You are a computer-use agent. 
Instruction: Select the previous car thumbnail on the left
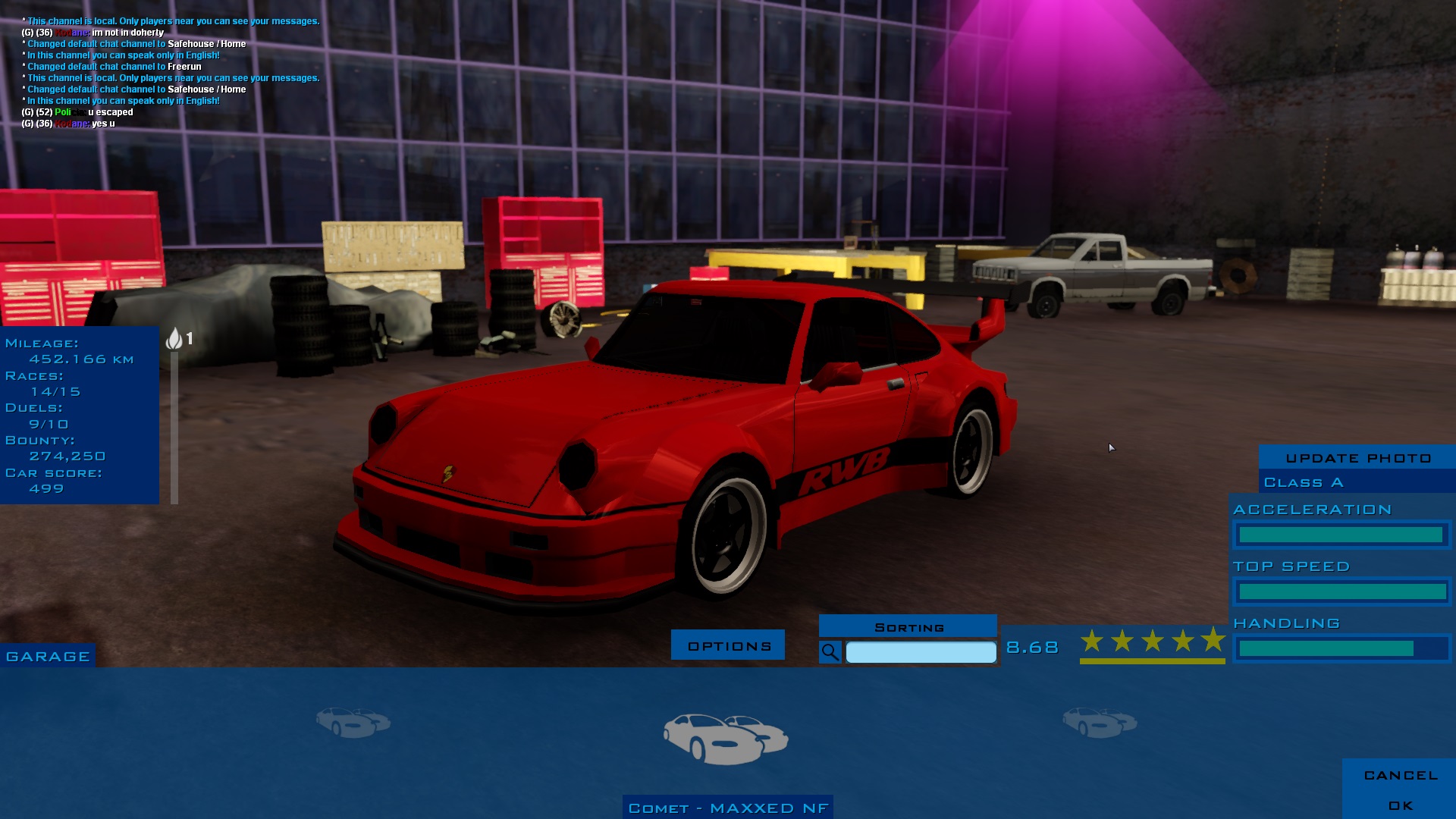tap(353, 721)
